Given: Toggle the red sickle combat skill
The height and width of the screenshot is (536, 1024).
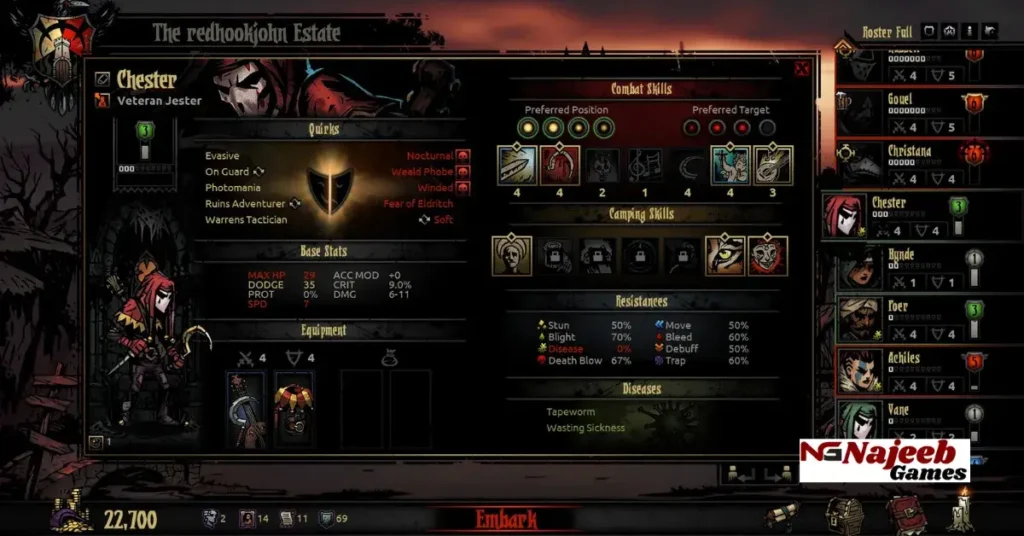Looking at the screenshot, I should tap(560, 165).
